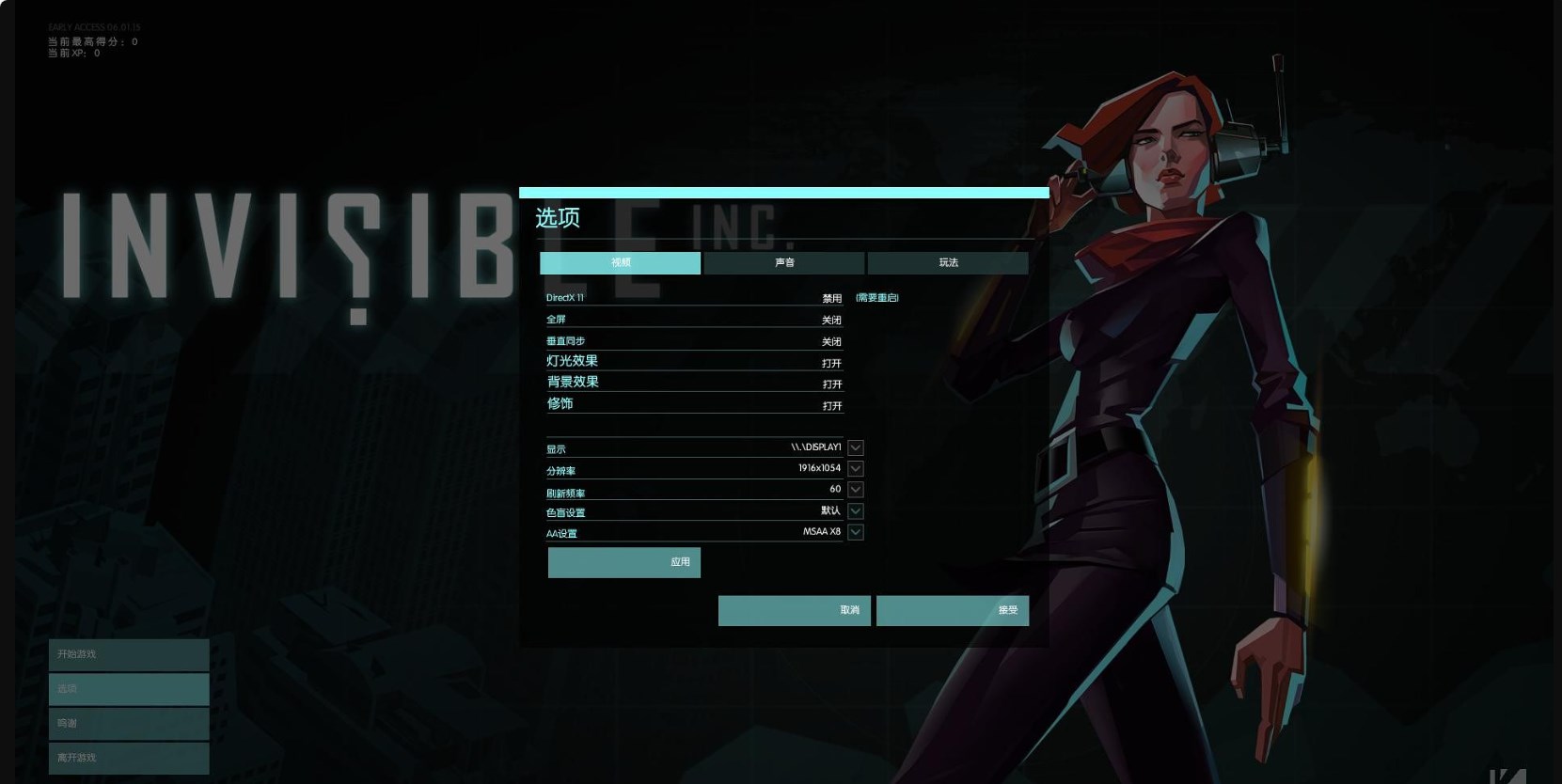Toggle the DirectX 11 setting

point(831,298)
